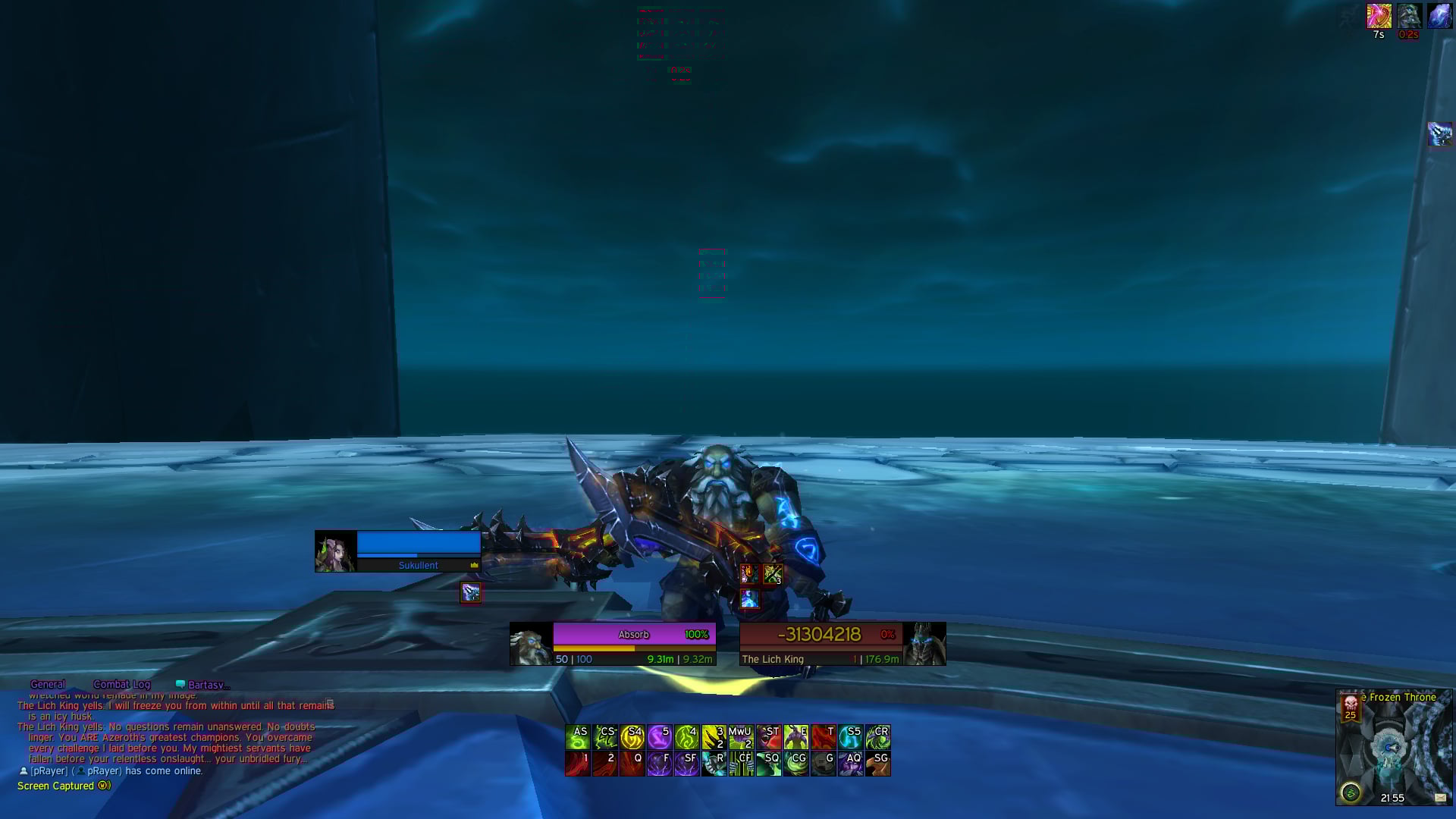Select the Bartasv whisper chat tab
This screenshot has height=819, width=1456.
click(203, 685)
